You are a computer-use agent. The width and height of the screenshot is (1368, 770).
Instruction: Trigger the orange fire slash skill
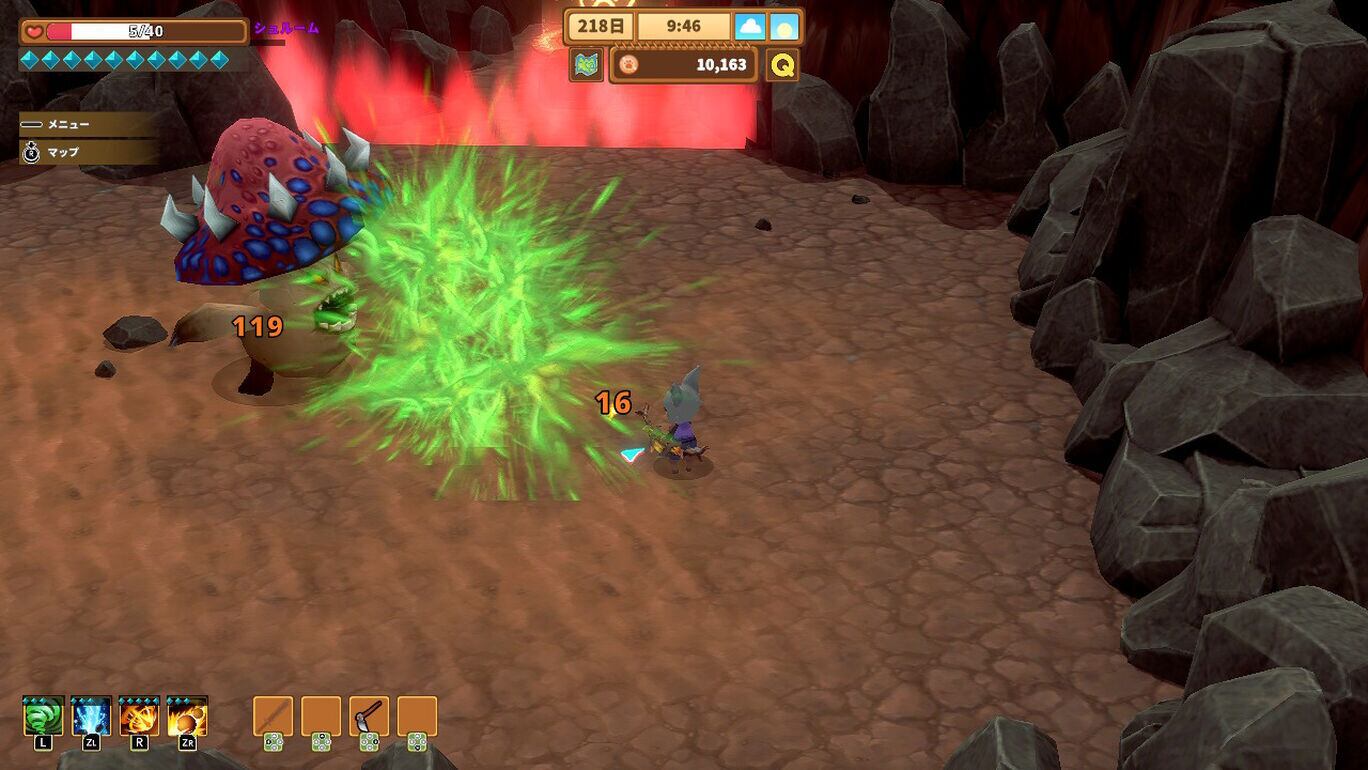pos(139,717)
